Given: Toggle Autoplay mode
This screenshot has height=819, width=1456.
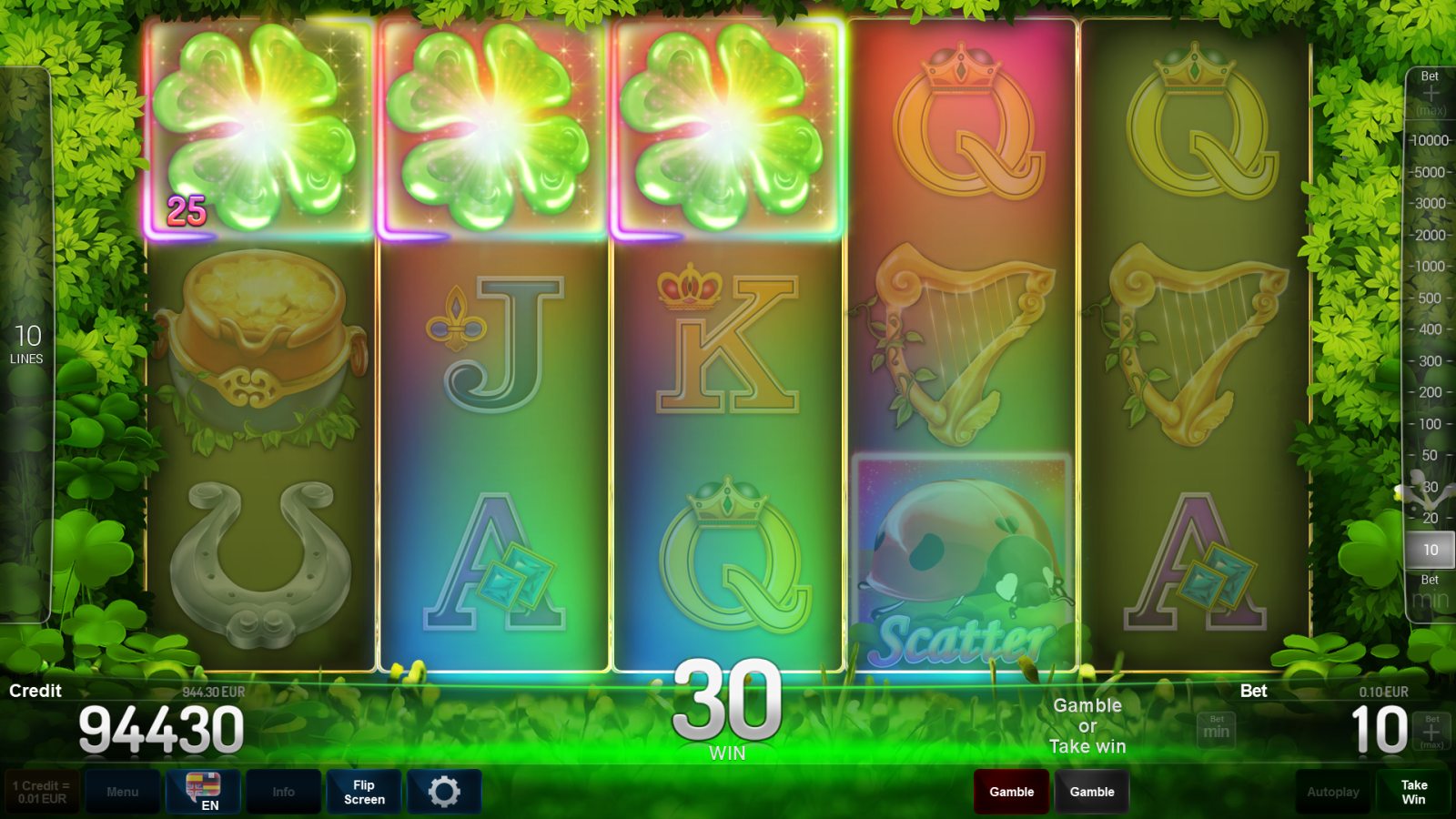Looking at the screenshot, I should point(1332,792).
